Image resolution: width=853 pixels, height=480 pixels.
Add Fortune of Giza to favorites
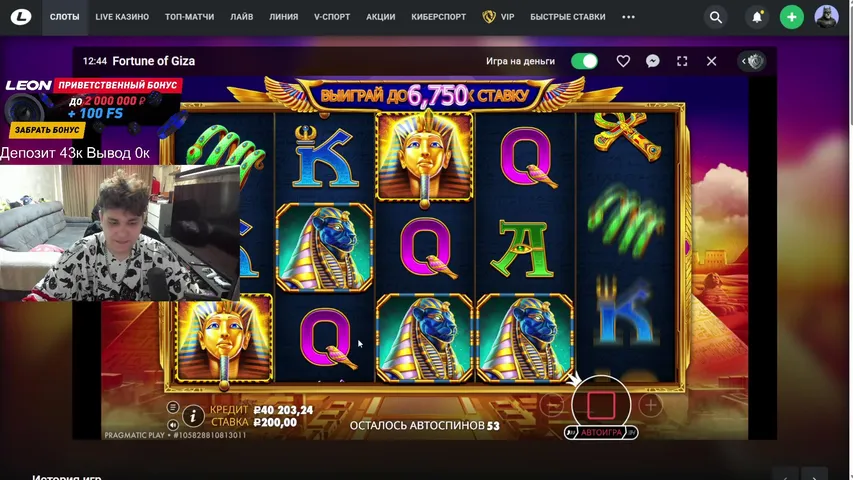point(623,61)
